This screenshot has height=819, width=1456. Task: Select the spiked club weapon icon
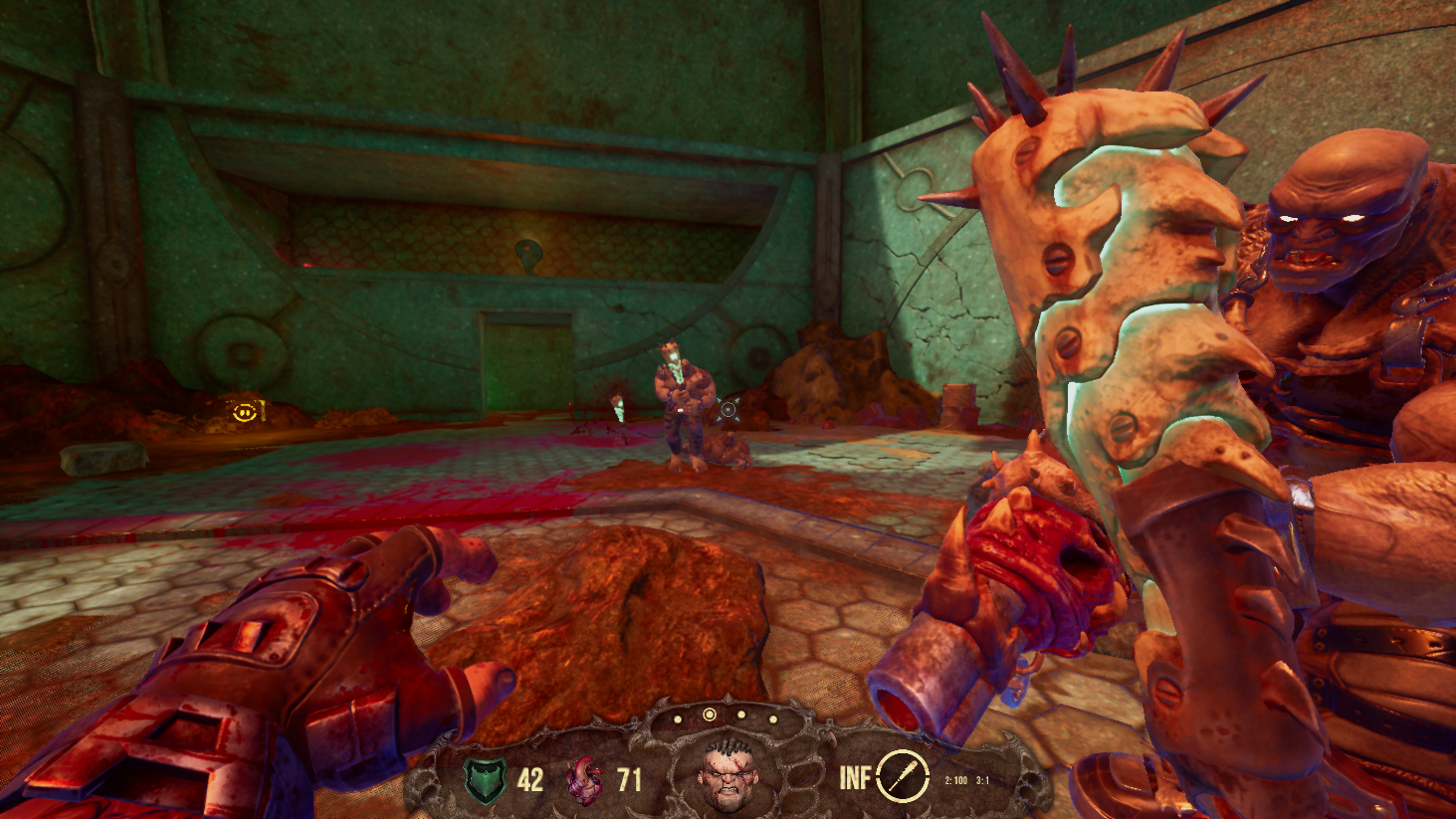coord(903,775)
